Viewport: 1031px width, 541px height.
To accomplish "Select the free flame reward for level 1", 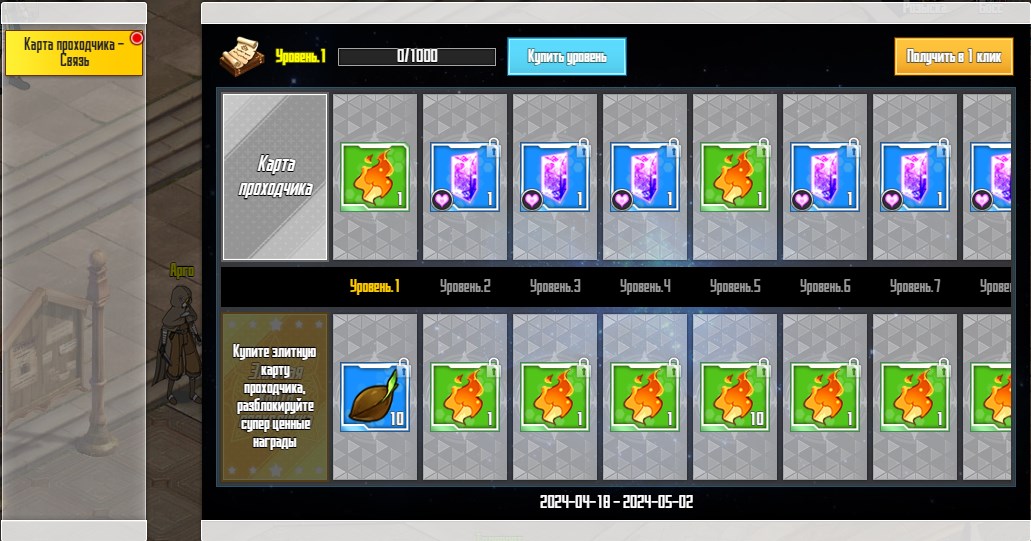I will tap(375, 177).
